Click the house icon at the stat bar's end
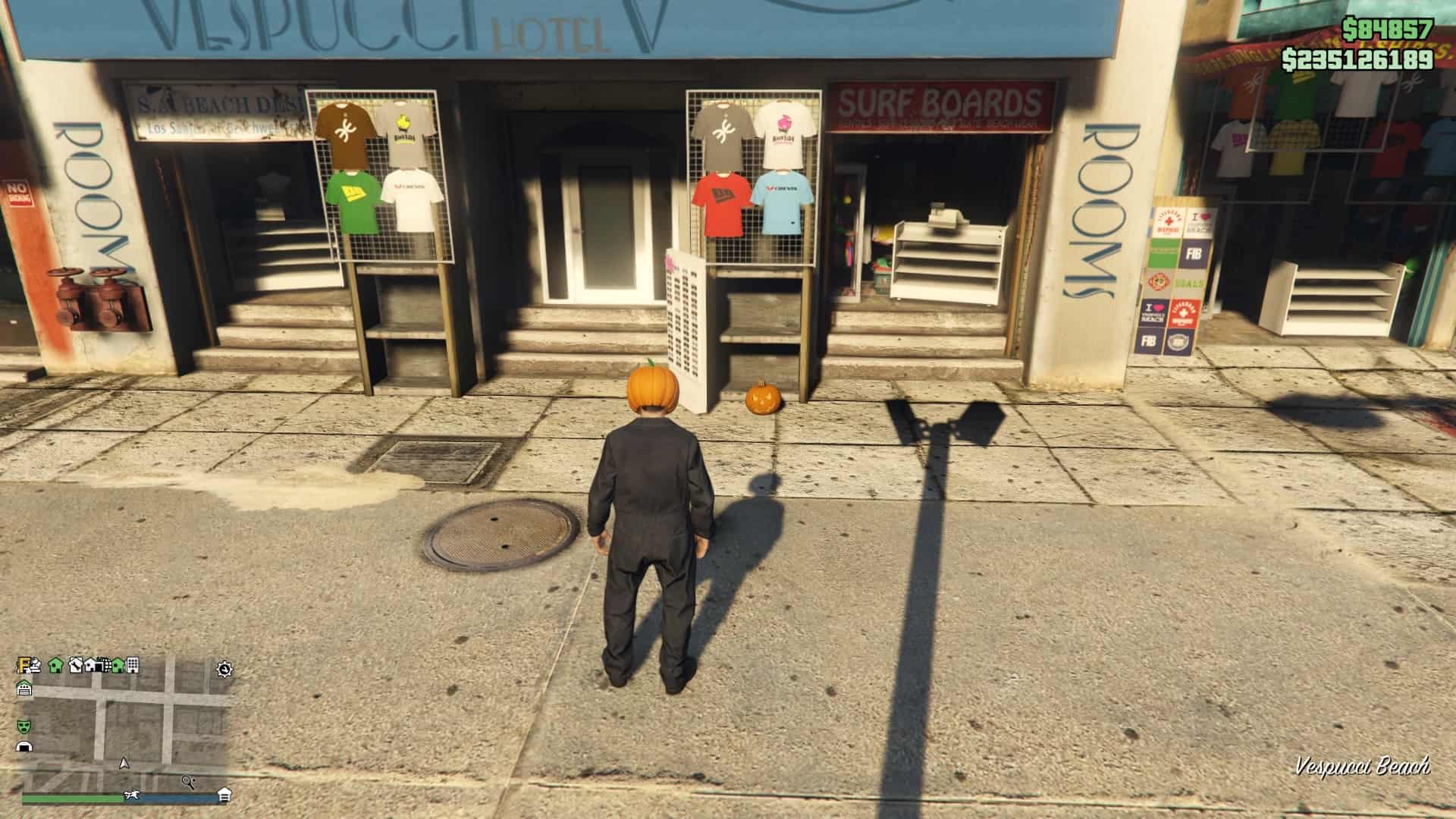The image size is (1456, 819). 224,795
